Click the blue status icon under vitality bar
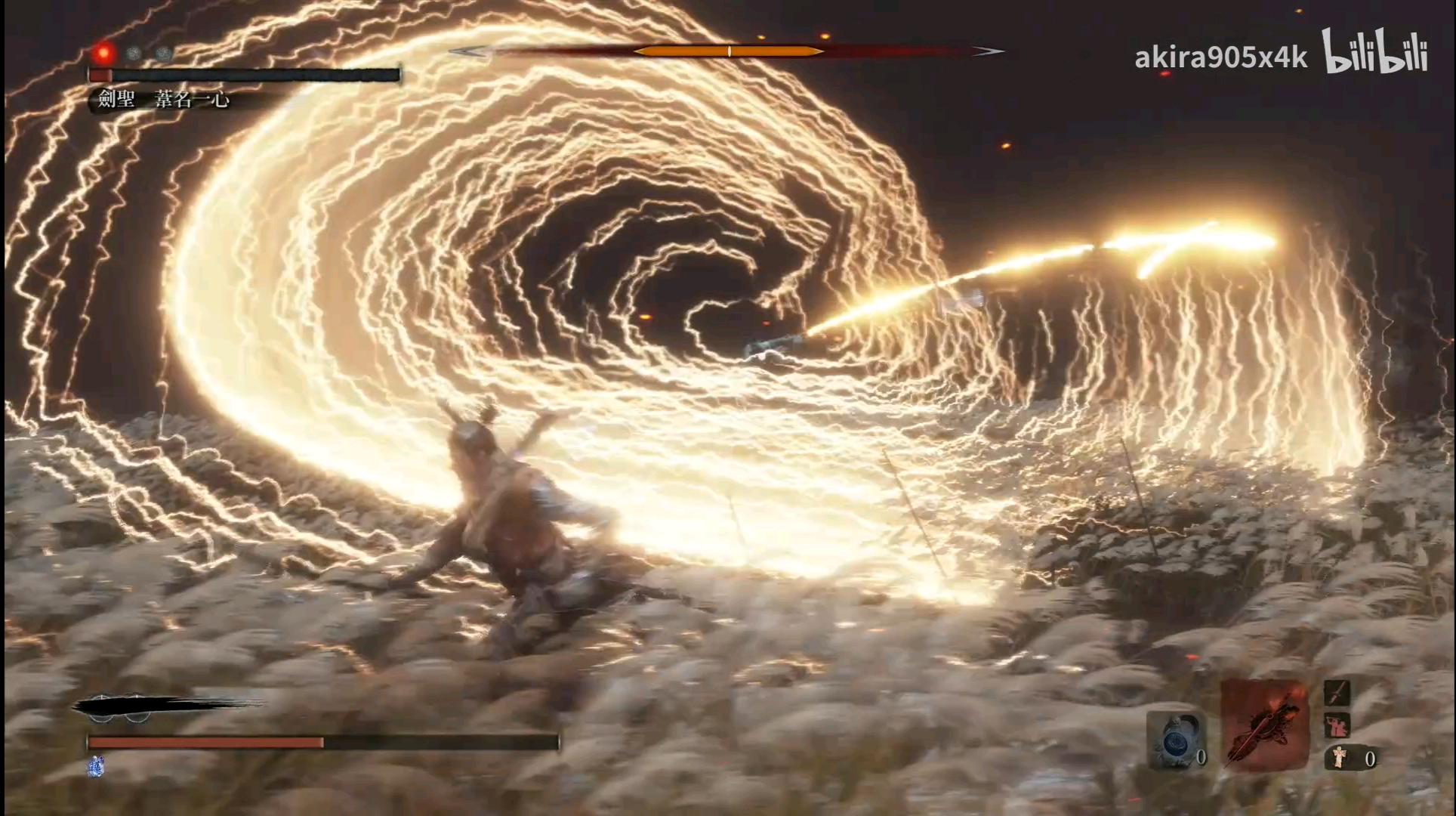Screen dimensions: 1456x816 96,766
